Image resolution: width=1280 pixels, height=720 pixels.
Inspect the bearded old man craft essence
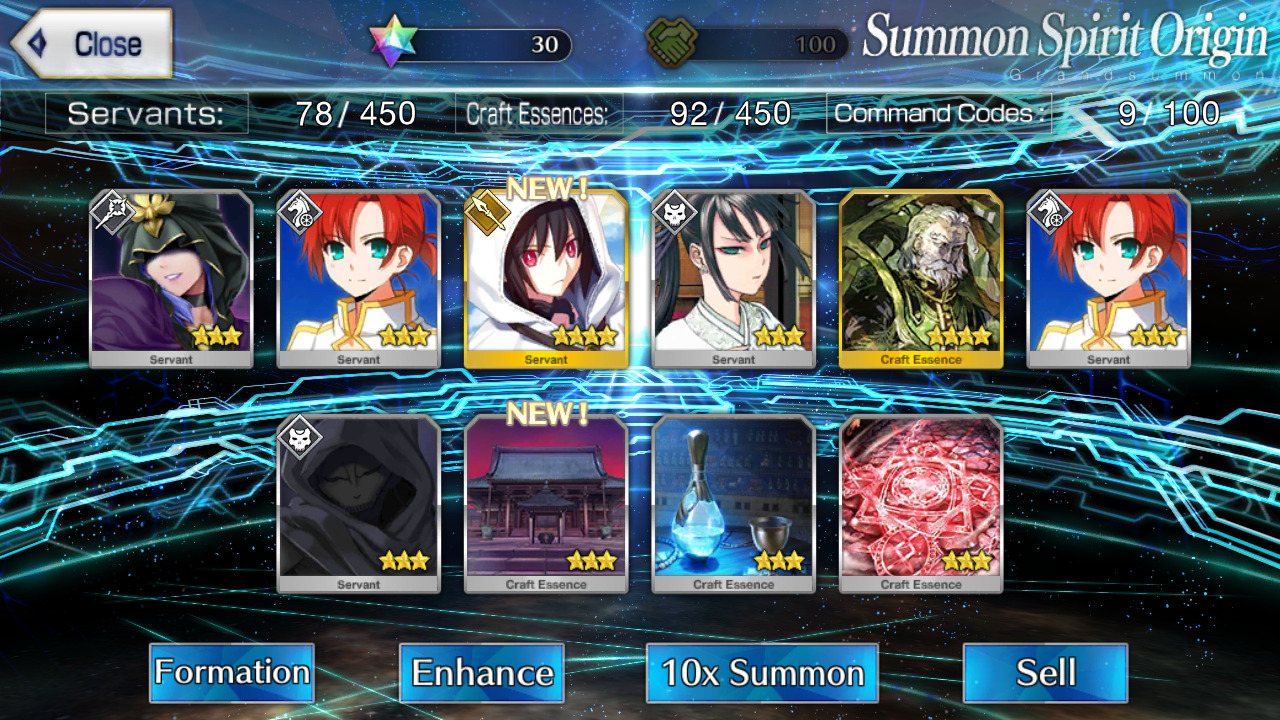tap(921, 278)
